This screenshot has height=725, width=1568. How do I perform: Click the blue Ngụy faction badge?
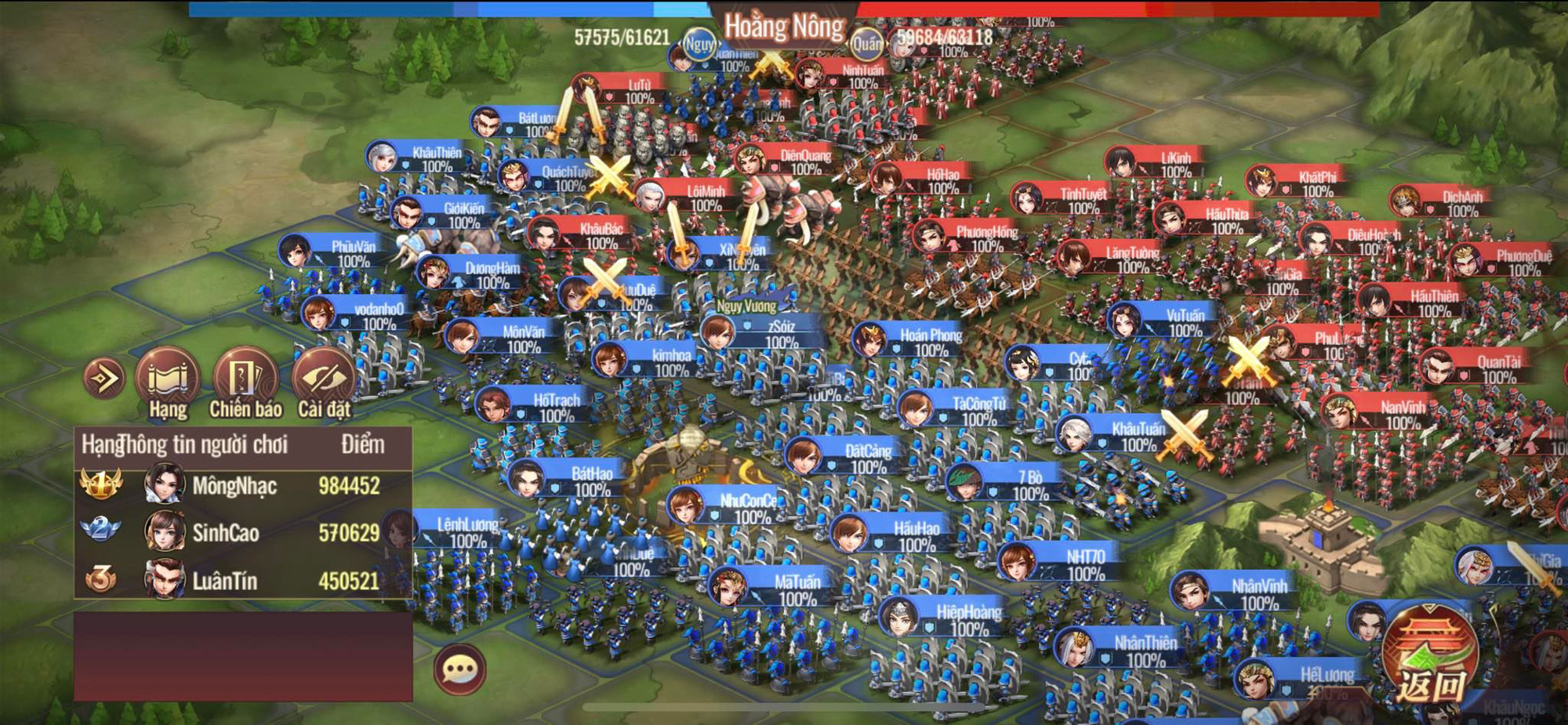[699, 44]
